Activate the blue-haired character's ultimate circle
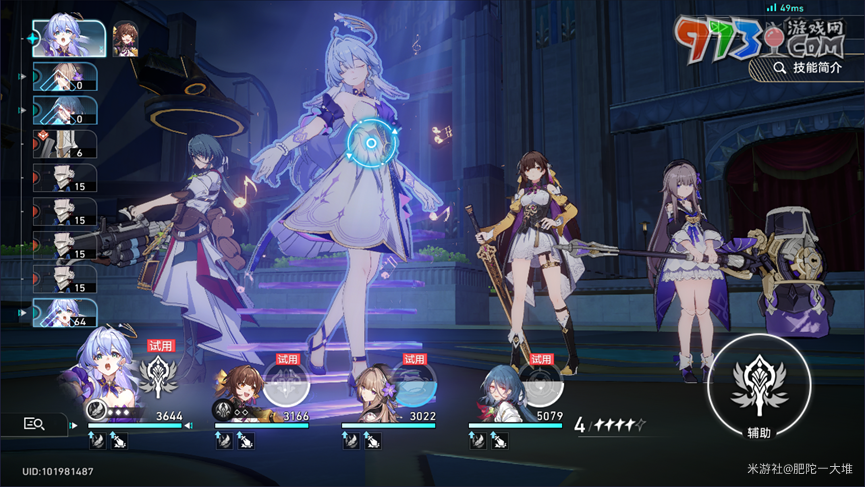 click(540, 381)
